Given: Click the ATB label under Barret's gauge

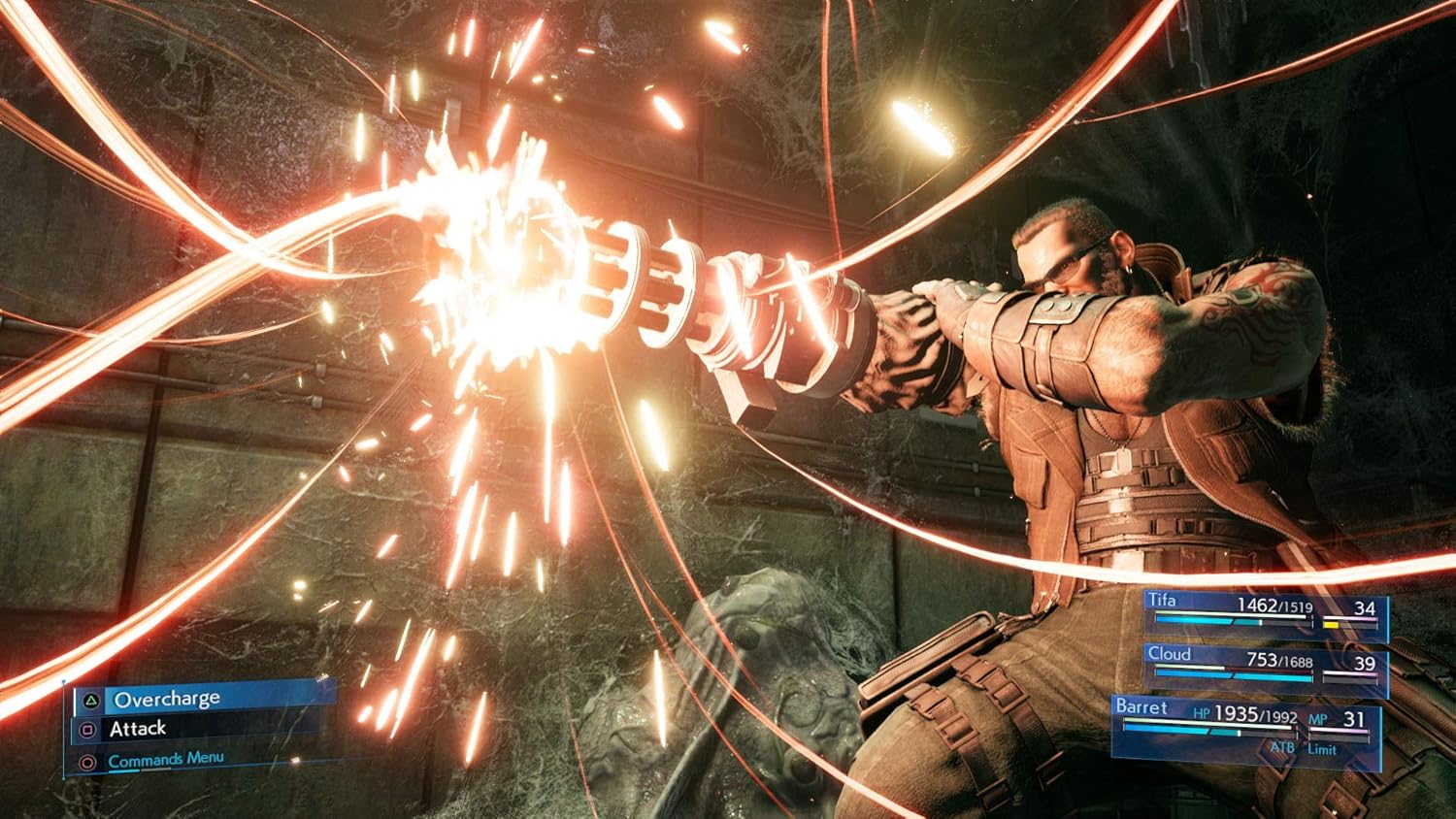Looking at the screenshot, I should coord(1283,747).
